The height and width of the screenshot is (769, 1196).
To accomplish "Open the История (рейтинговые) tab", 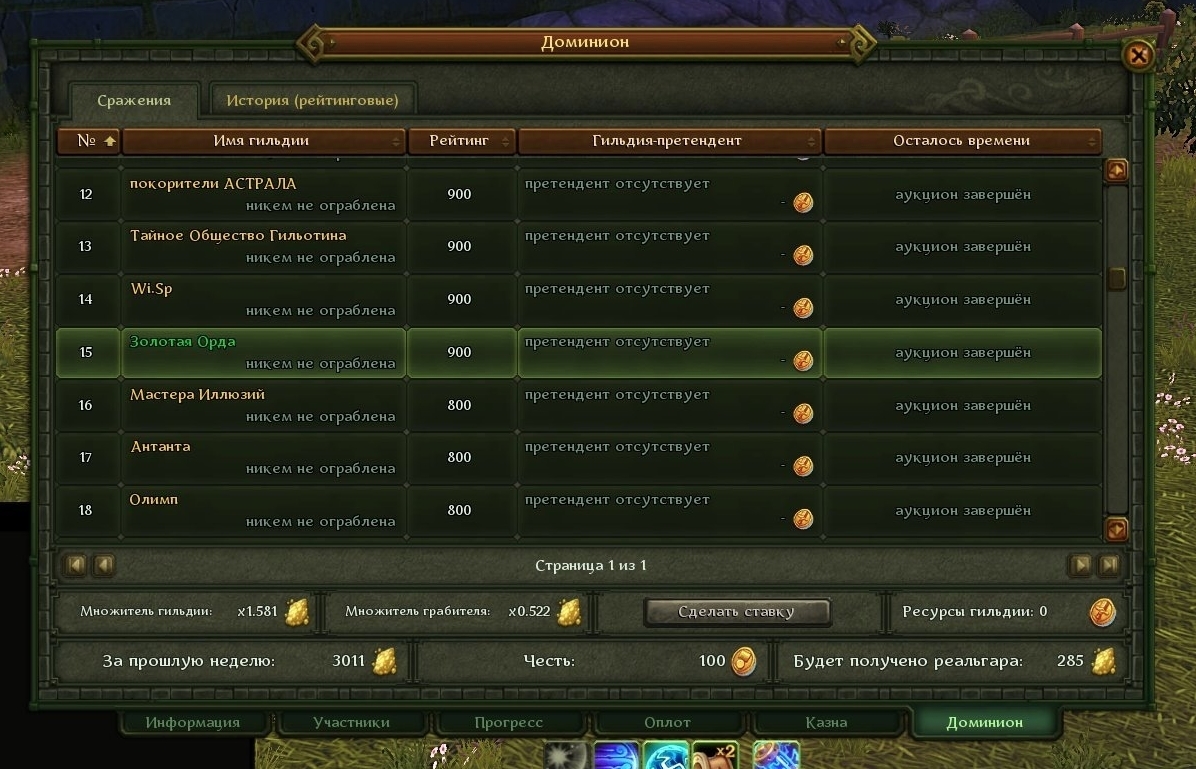I will pyautogui.click(x=312, y=100).
